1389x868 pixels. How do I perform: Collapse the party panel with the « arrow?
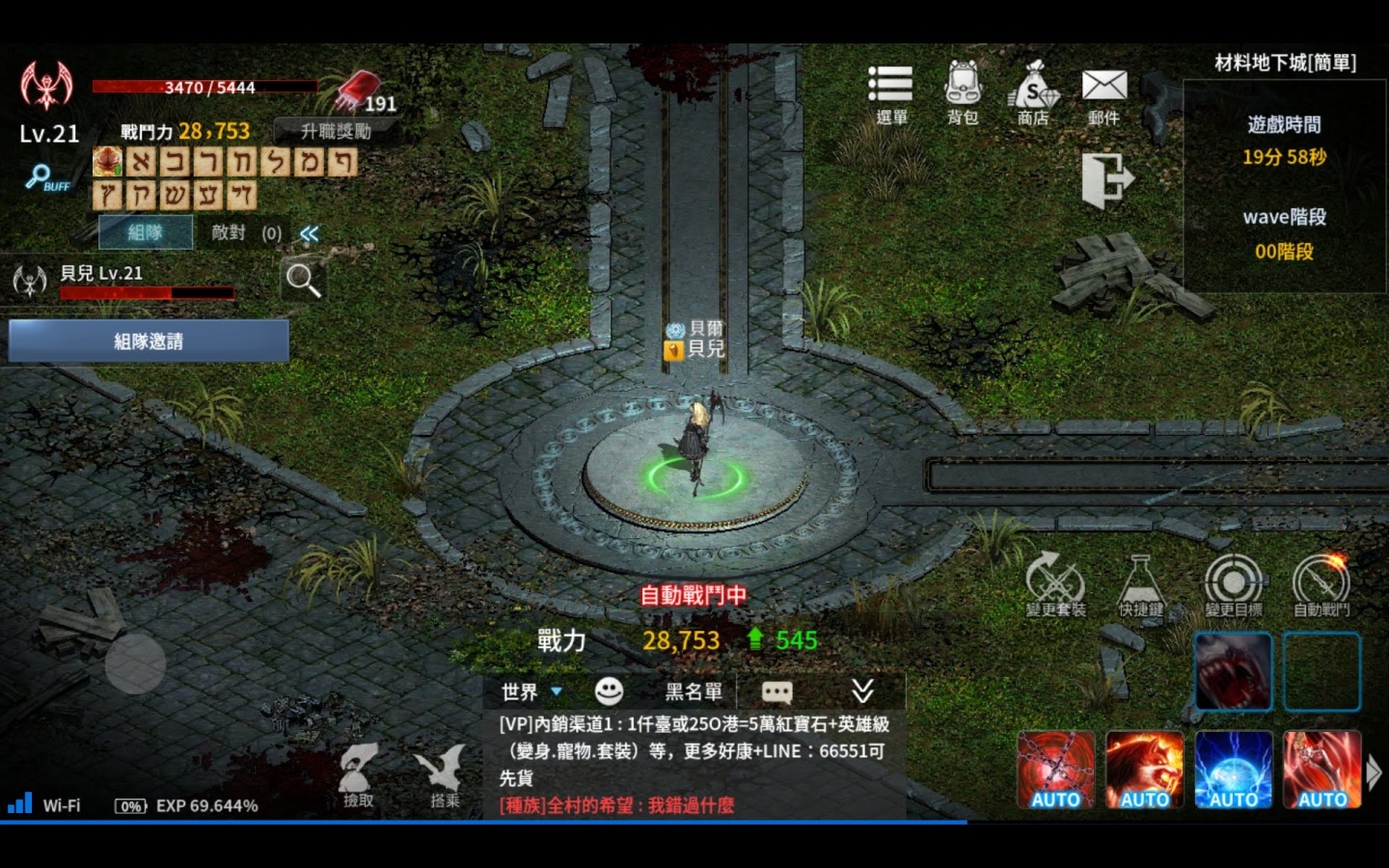(309, 232)
